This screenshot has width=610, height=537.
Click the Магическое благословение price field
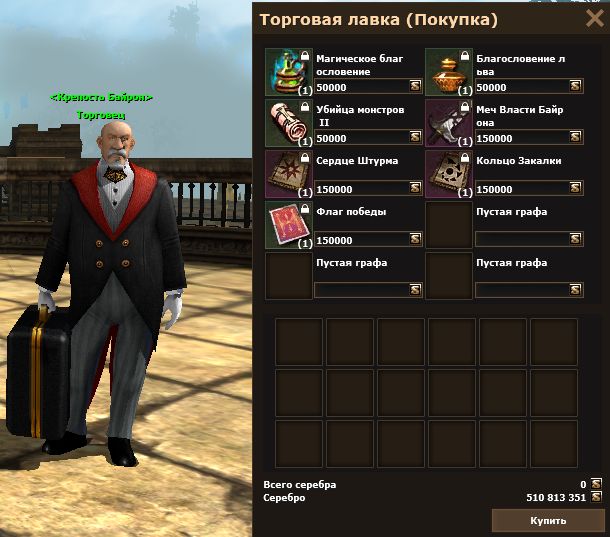pyautogui.click(x=361, y=87)
